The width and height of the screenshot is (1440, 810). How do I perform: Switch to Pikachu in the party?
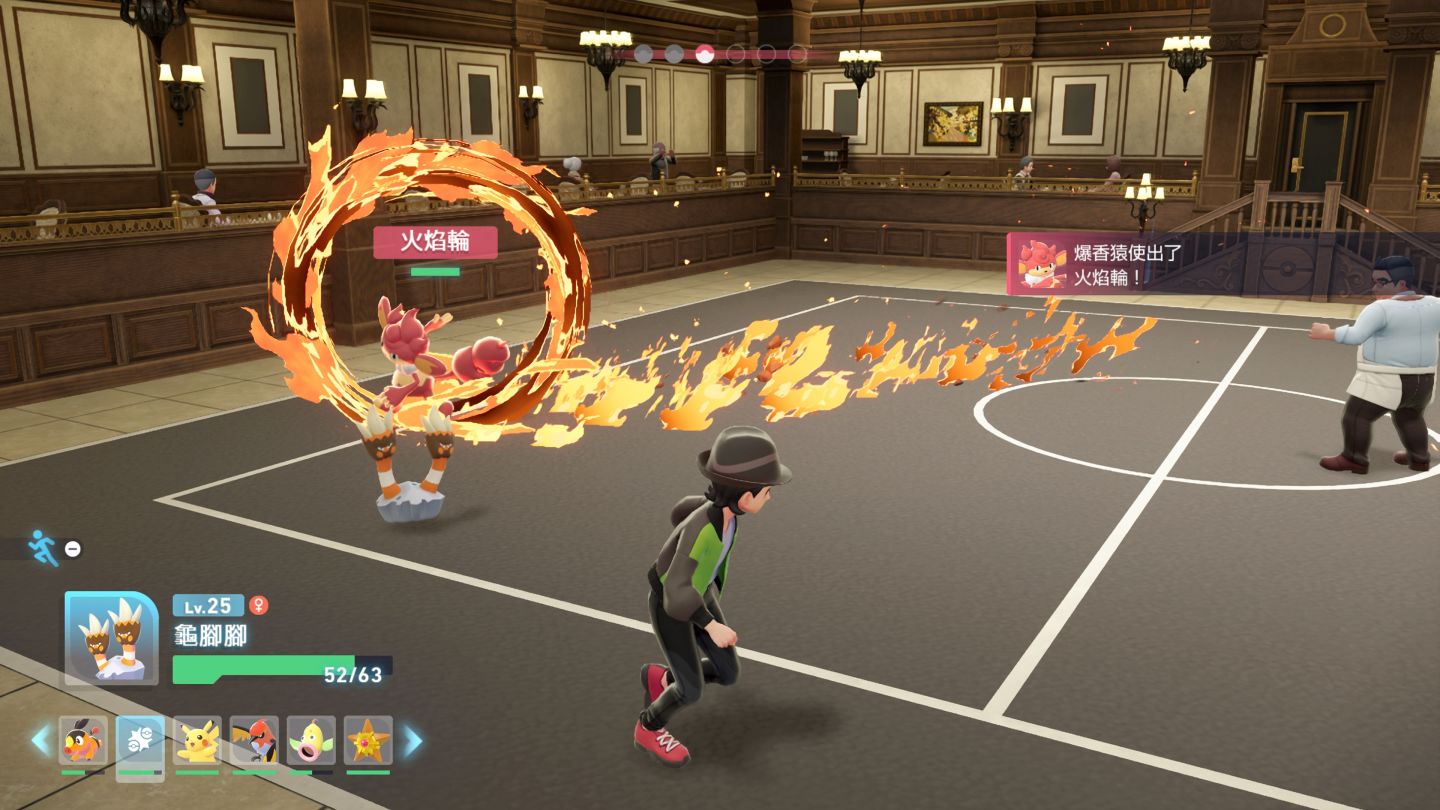(197, 740)
